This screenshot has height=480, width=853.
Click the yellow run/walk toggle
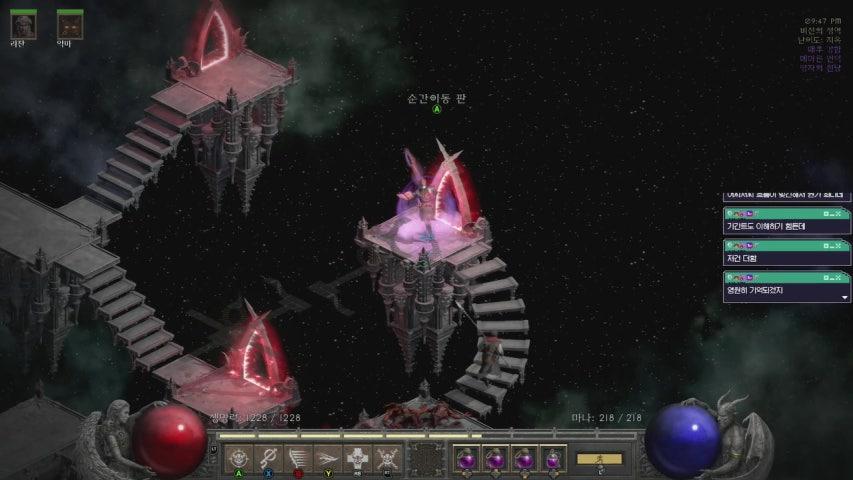point(599,459)
